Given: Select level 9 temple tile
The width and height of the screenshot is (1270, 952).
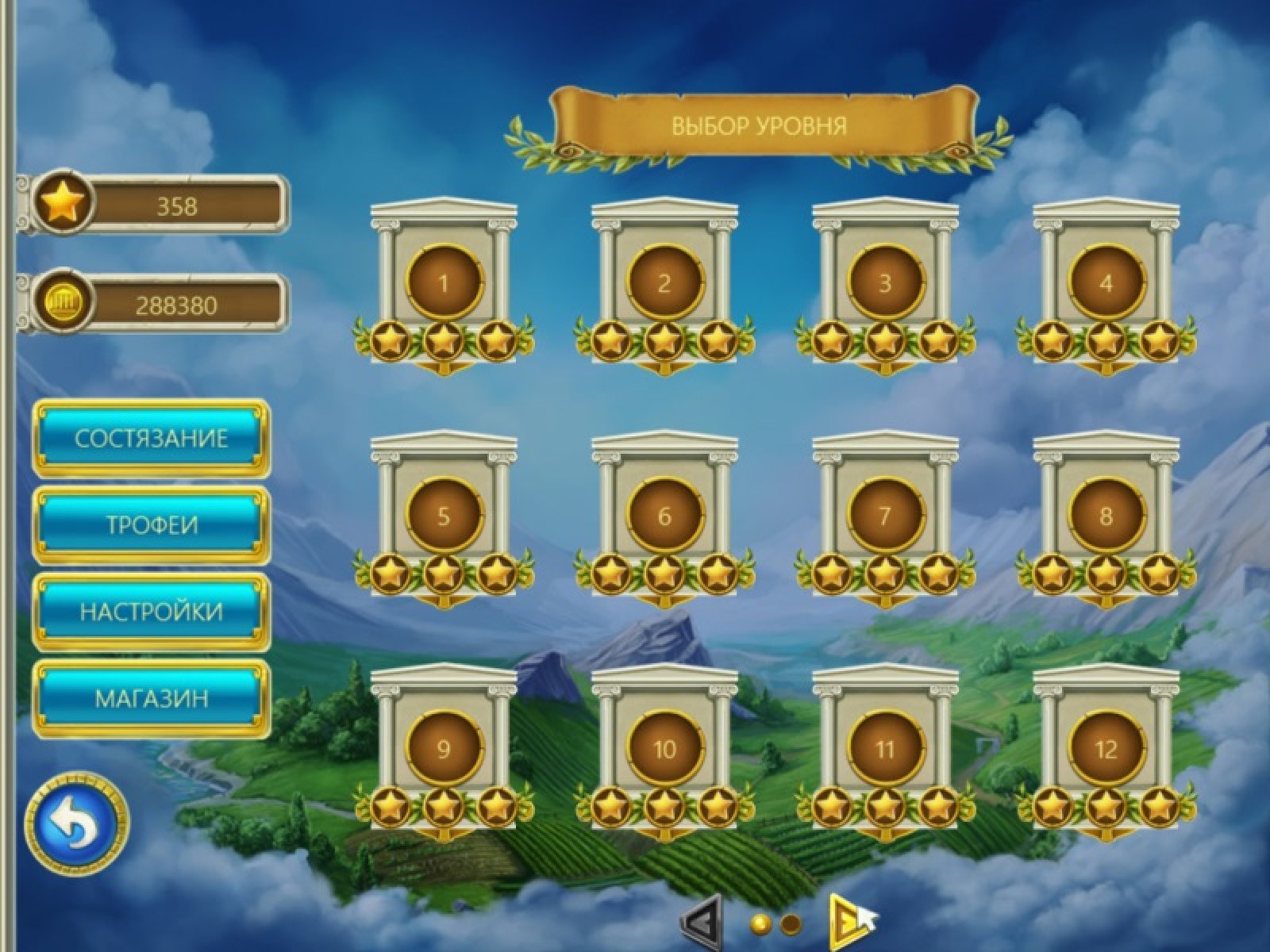Looking at the screenshot, I should [444, 749].
